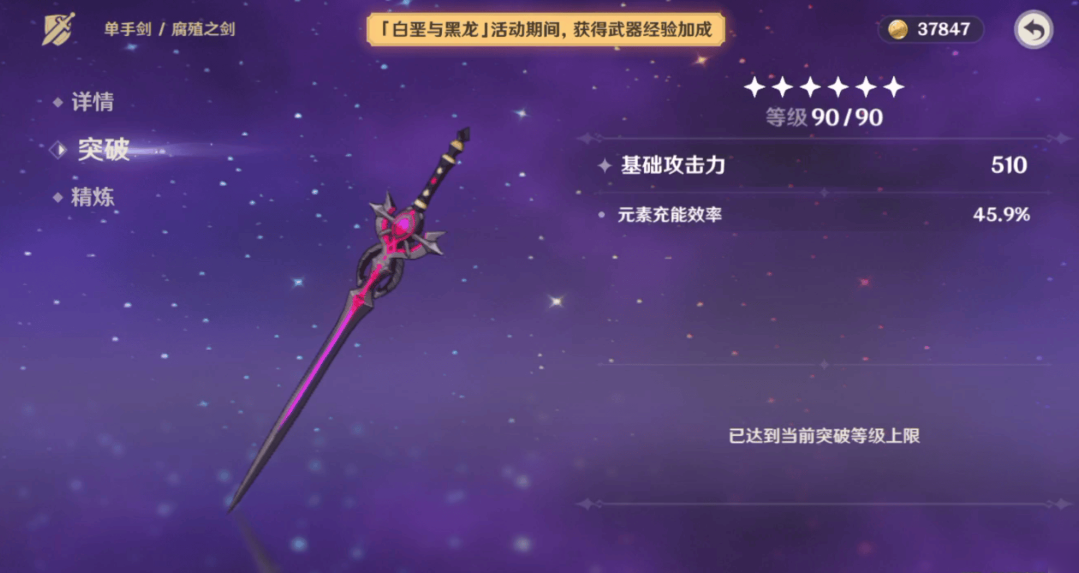Click the round back arrow button
Screen dimensions: 1079x573
point(1033,30)
